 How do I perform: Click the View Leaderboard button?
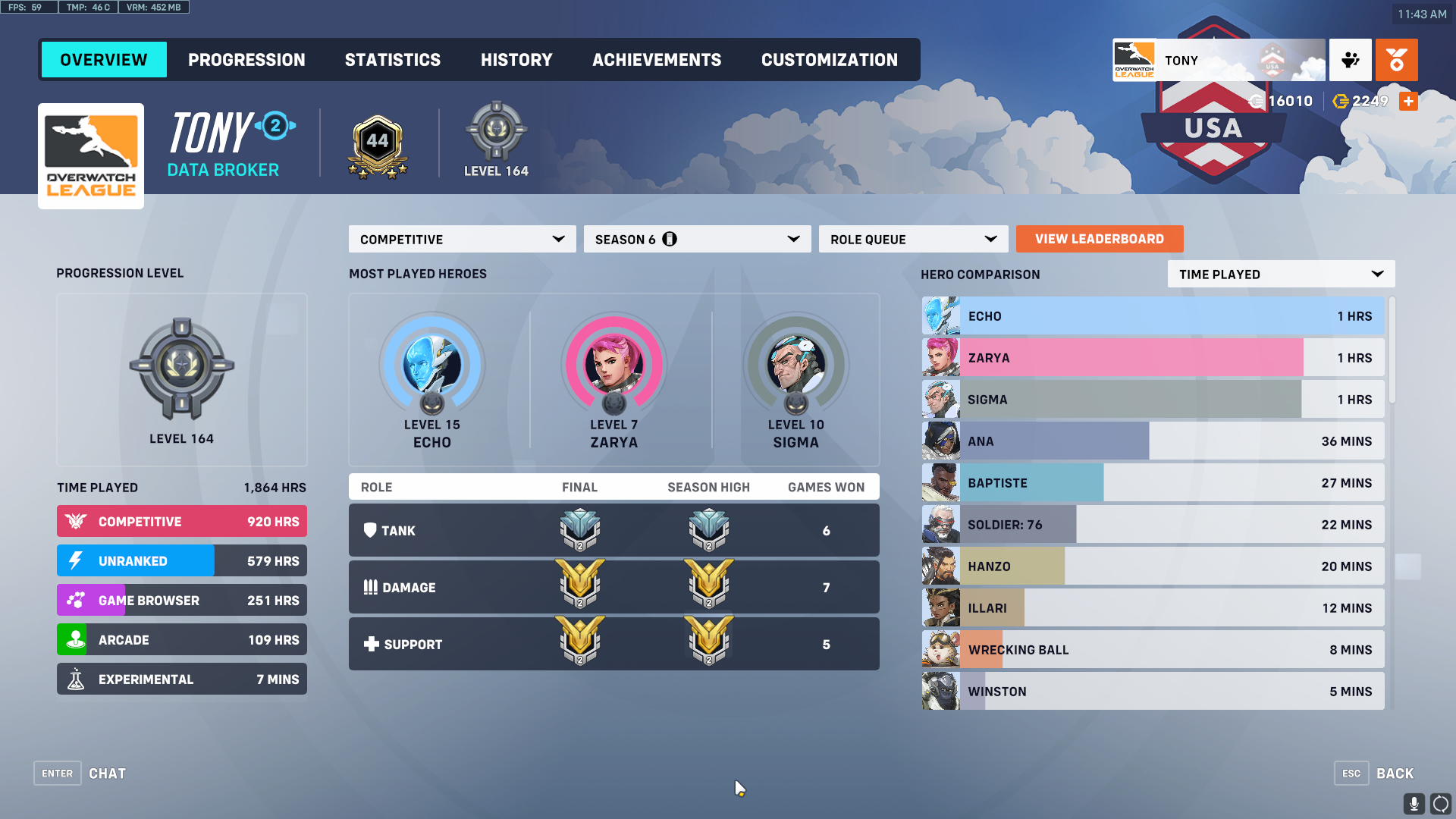[1099, 239]
